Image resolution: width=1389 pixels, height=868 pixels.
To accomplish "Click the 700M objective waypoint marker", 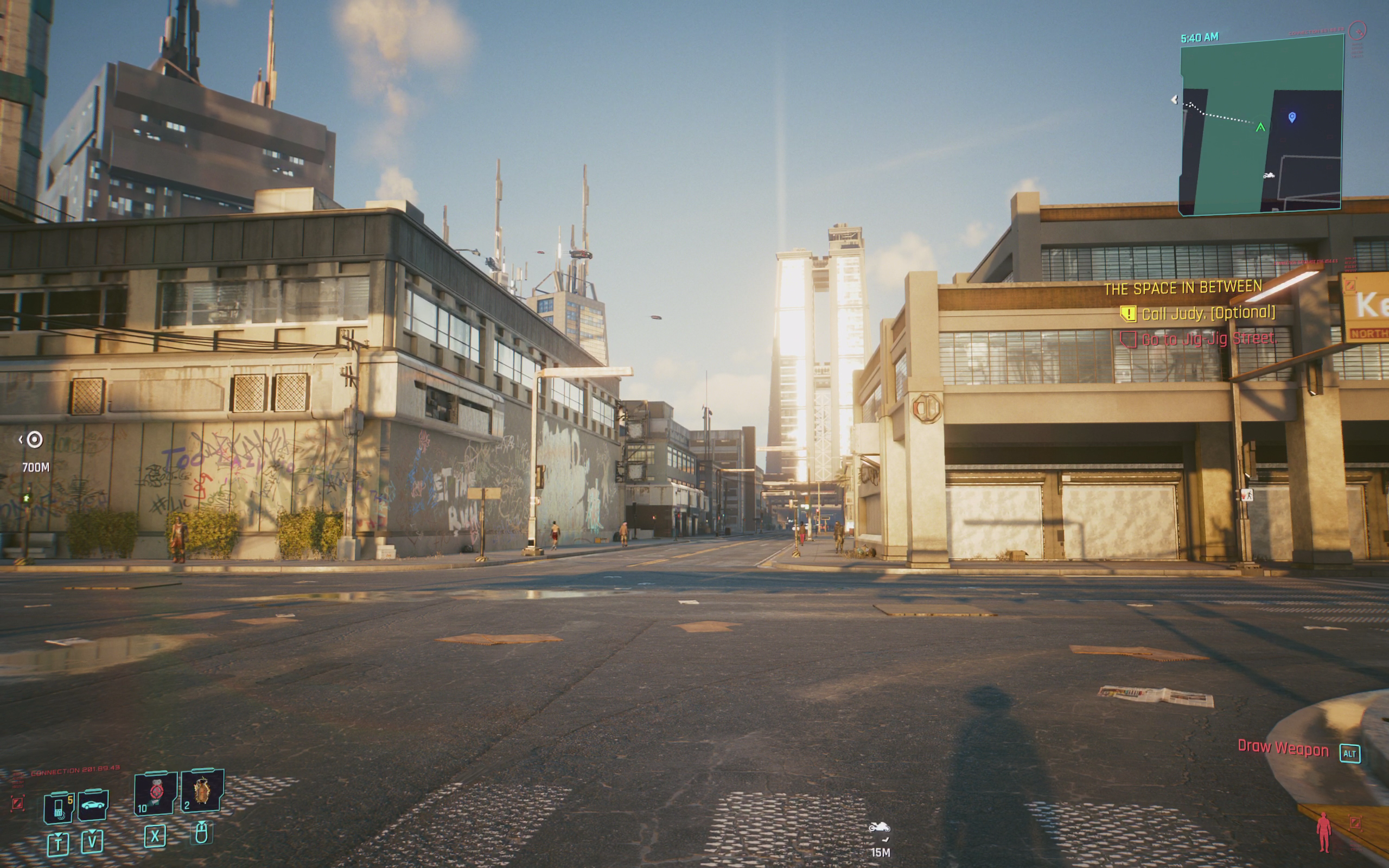I will coord(34,441).
